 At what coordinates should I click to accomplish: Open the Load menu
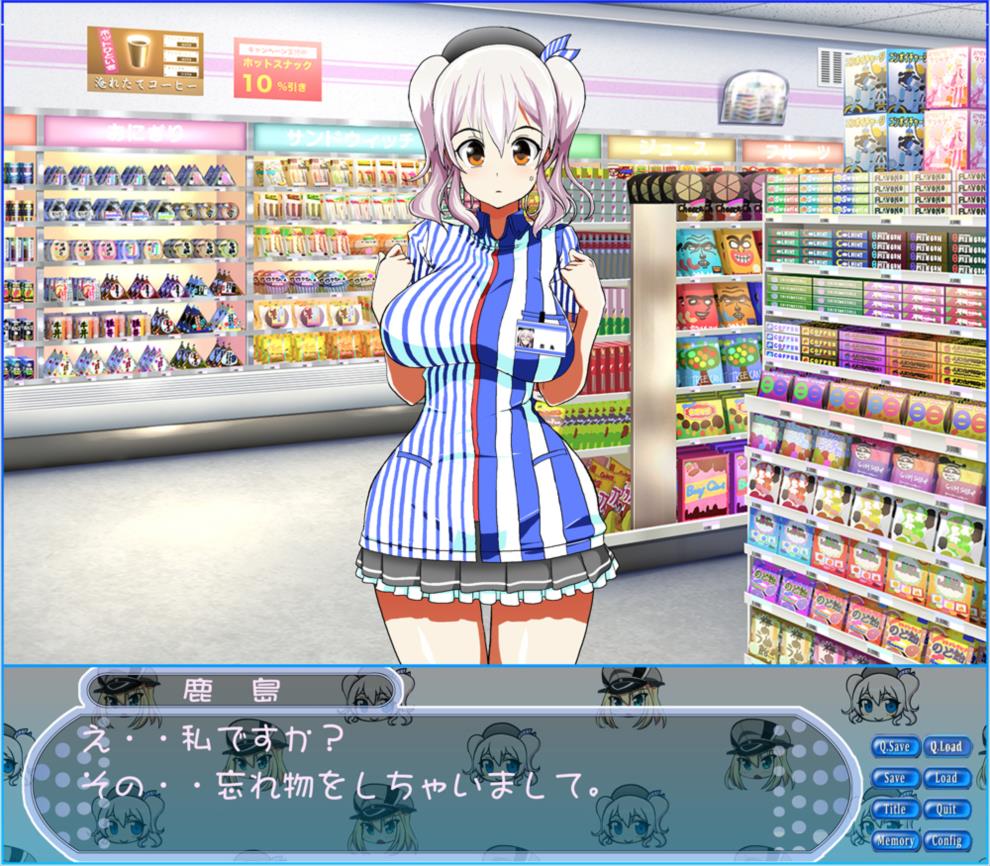point(945,778)
